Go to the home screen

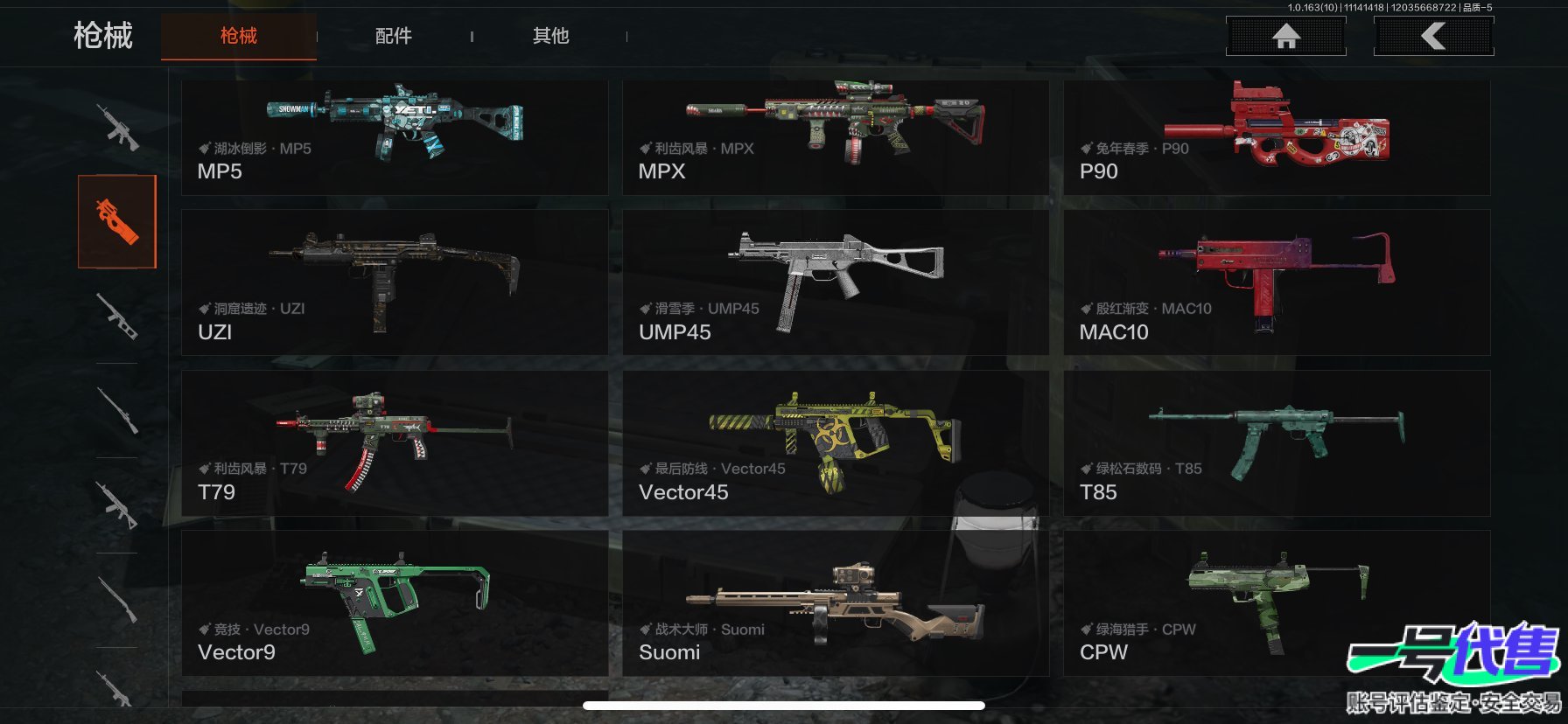click(1285, 37)
